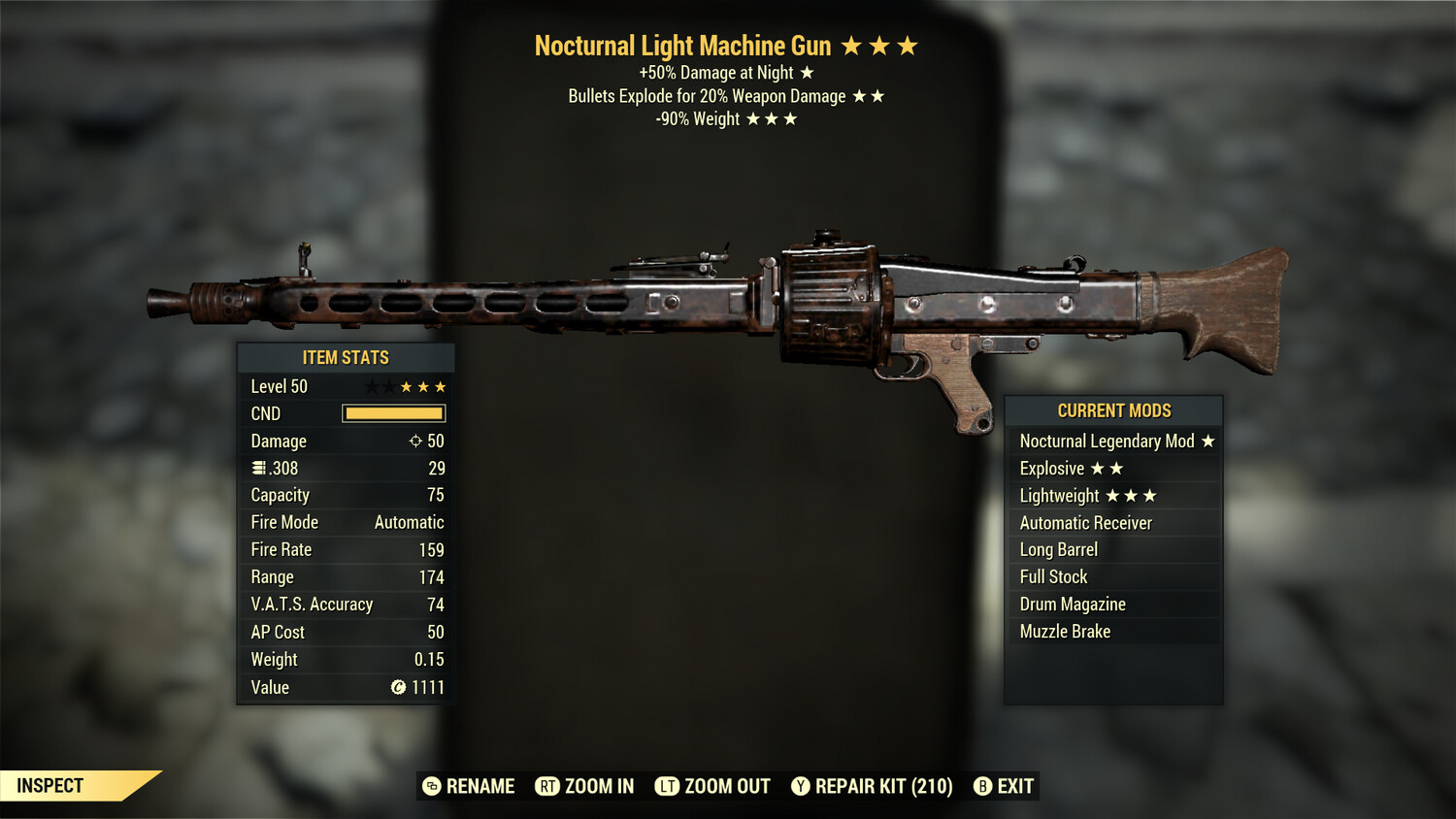
Task: Select the Drum Magazine mod entry
Action: tap(1072, 604)
